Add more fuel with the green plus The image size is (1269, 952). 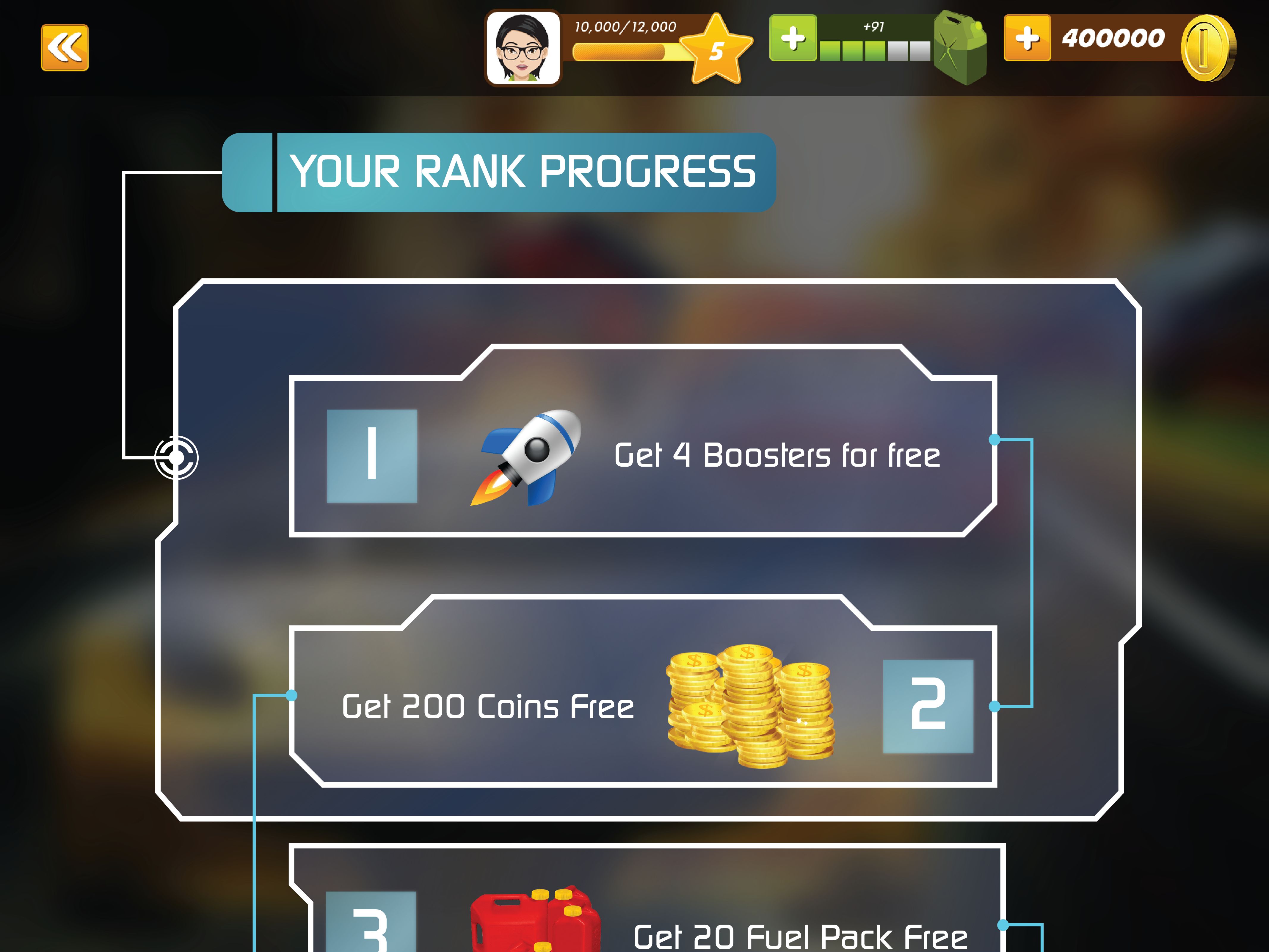pyautogui.click(x=793, y=38)
